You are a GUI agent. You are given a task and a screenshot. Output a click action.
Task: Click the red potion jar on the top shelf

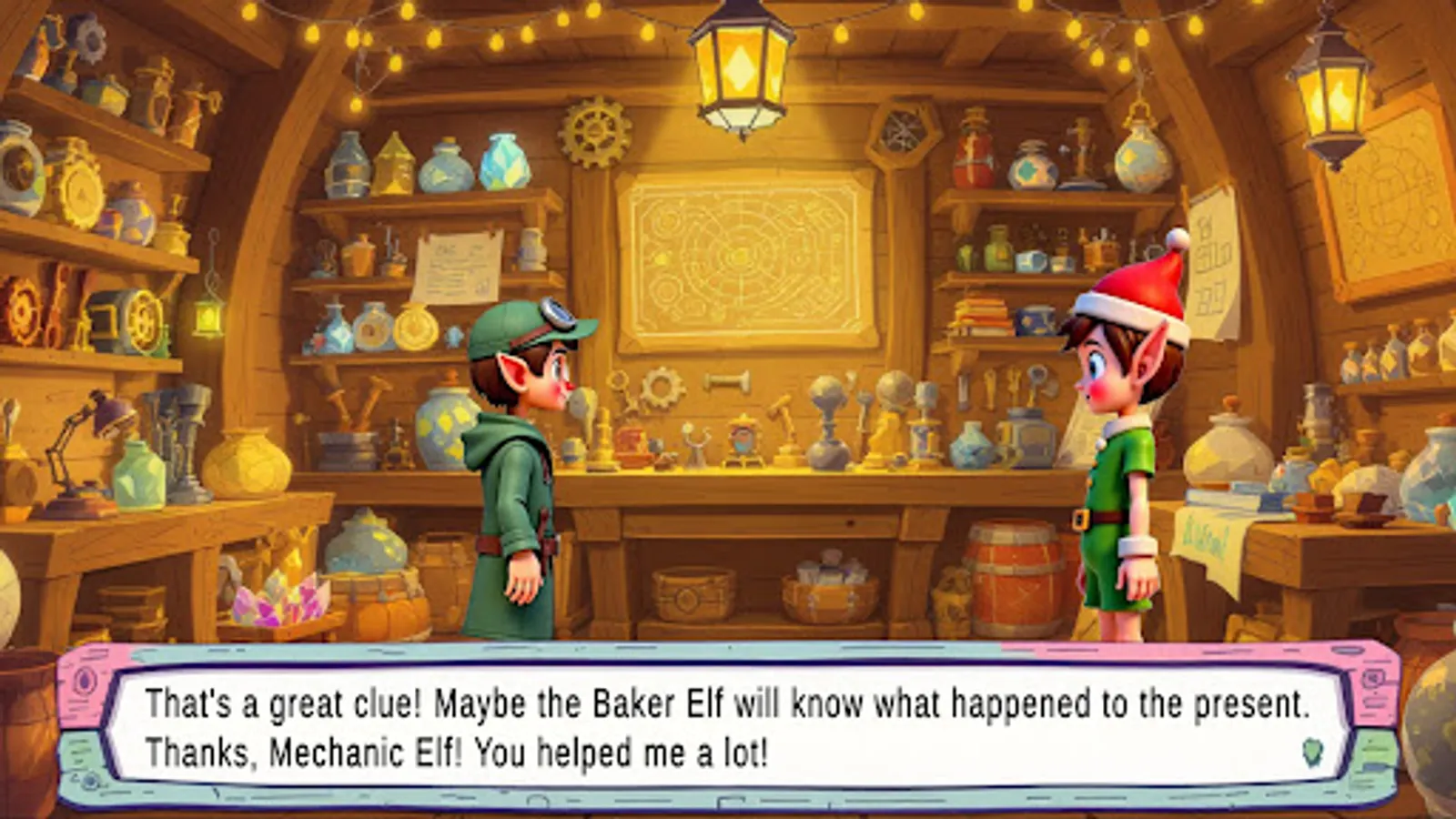[x=971, y=159]
